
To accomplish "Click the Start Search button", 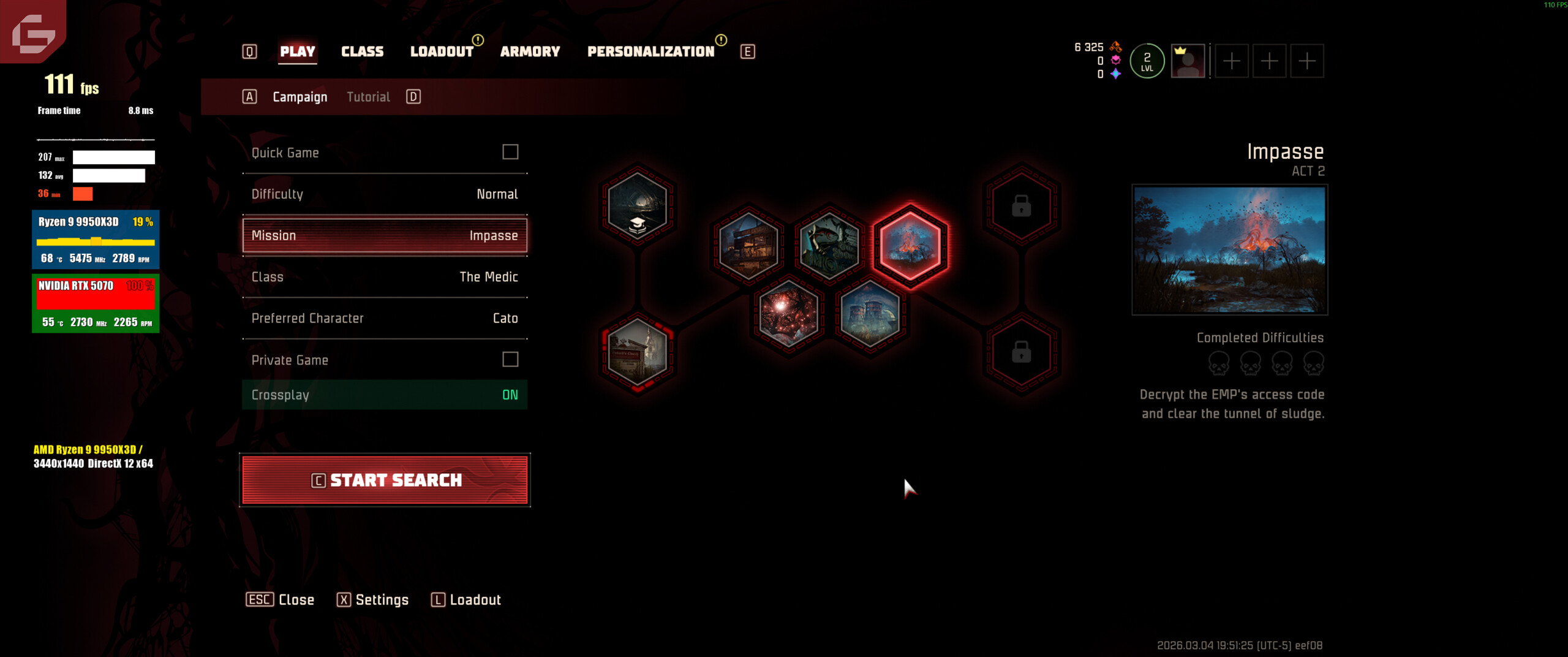I will 385,480.
